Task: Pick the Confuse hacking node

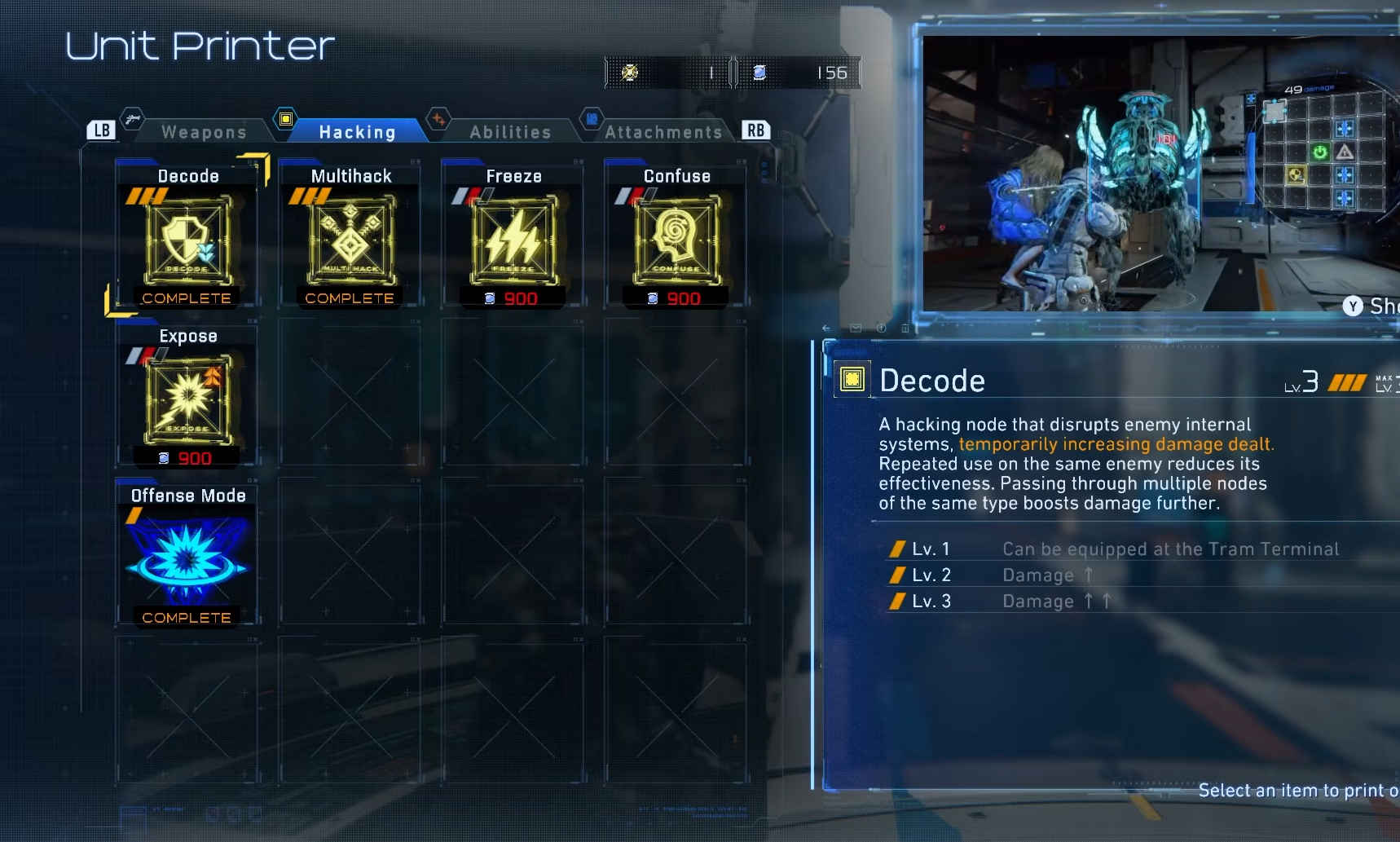Action: click(676, 239)
